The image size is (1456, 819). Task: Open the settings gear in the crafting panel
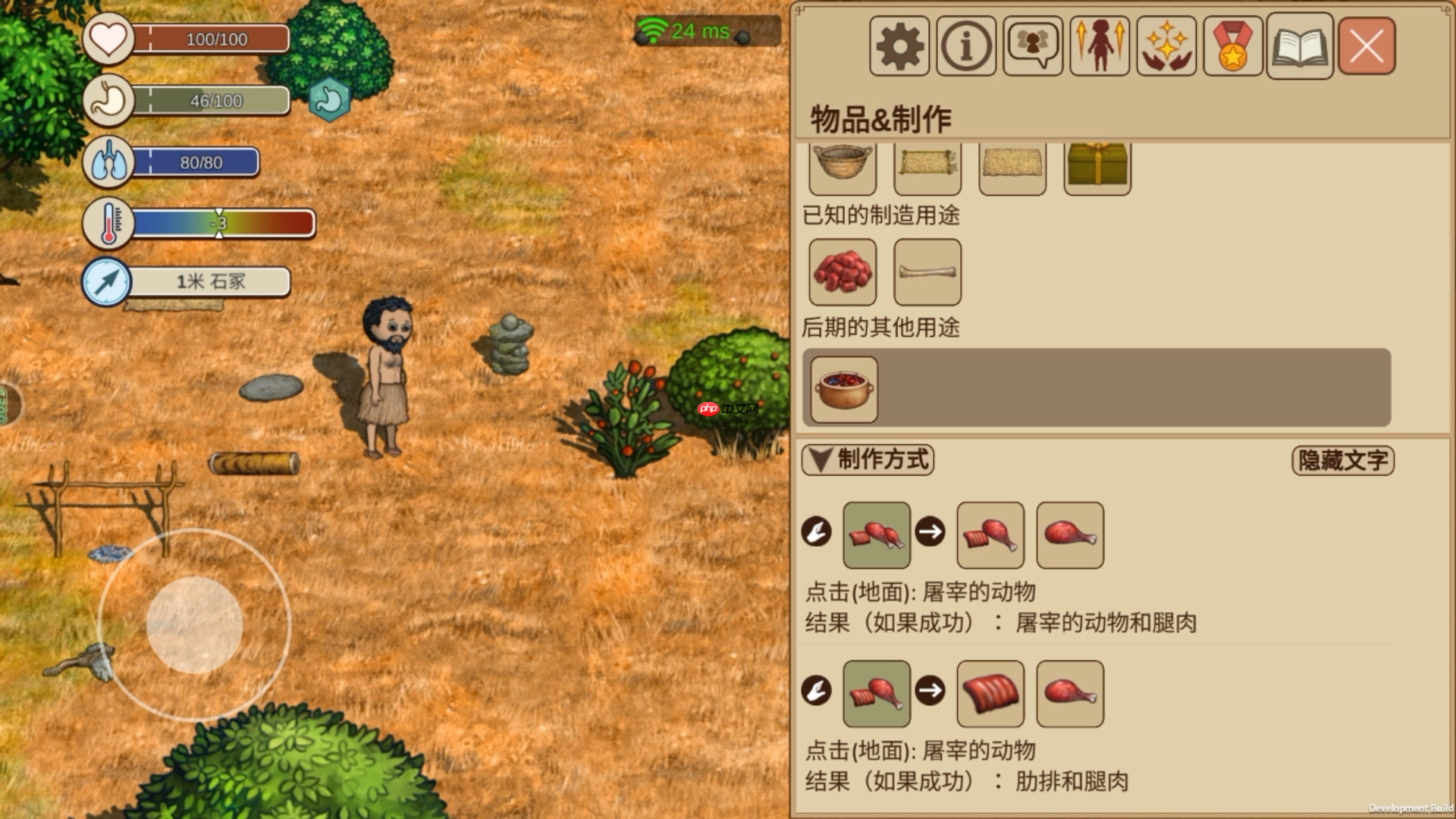898,46
